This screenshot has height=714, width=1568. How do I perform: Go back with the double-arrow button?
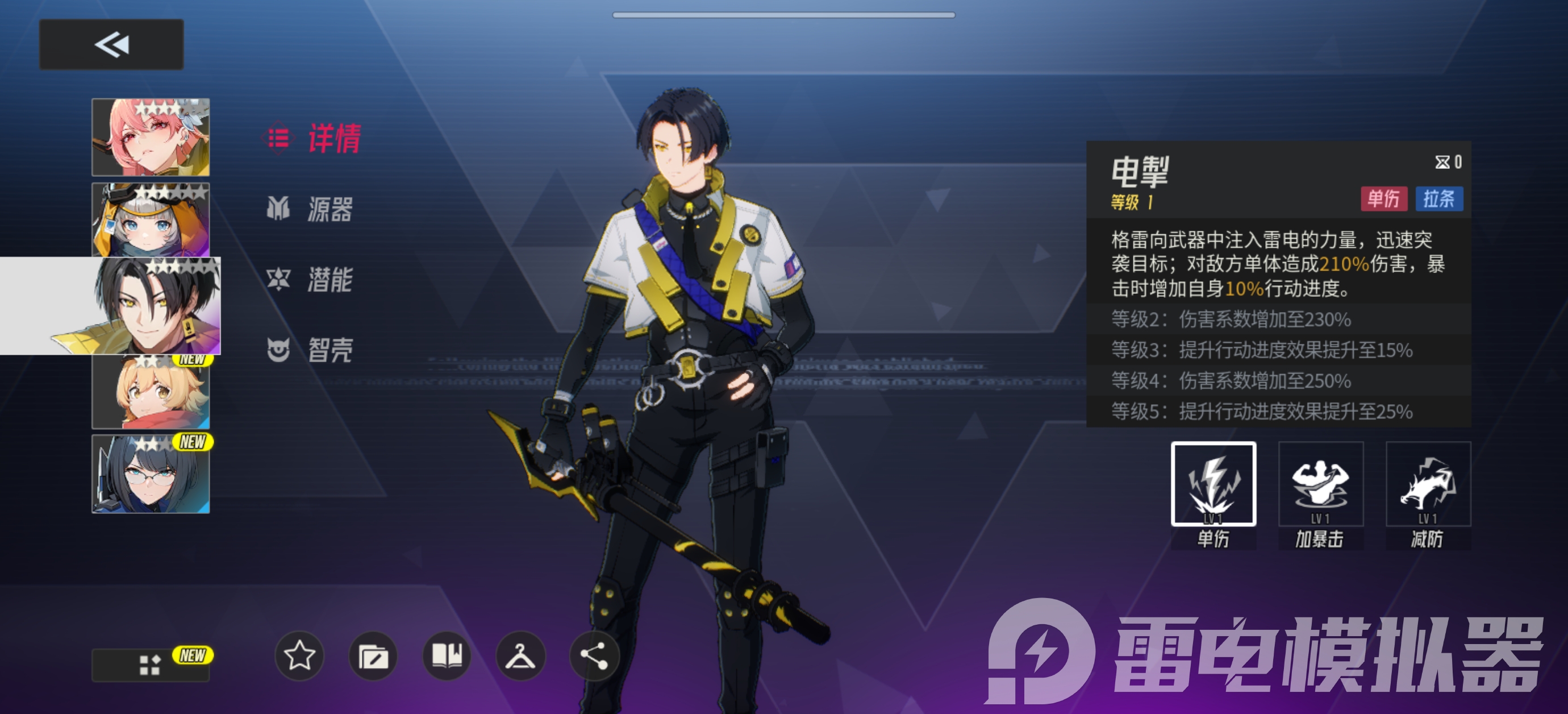111,44
